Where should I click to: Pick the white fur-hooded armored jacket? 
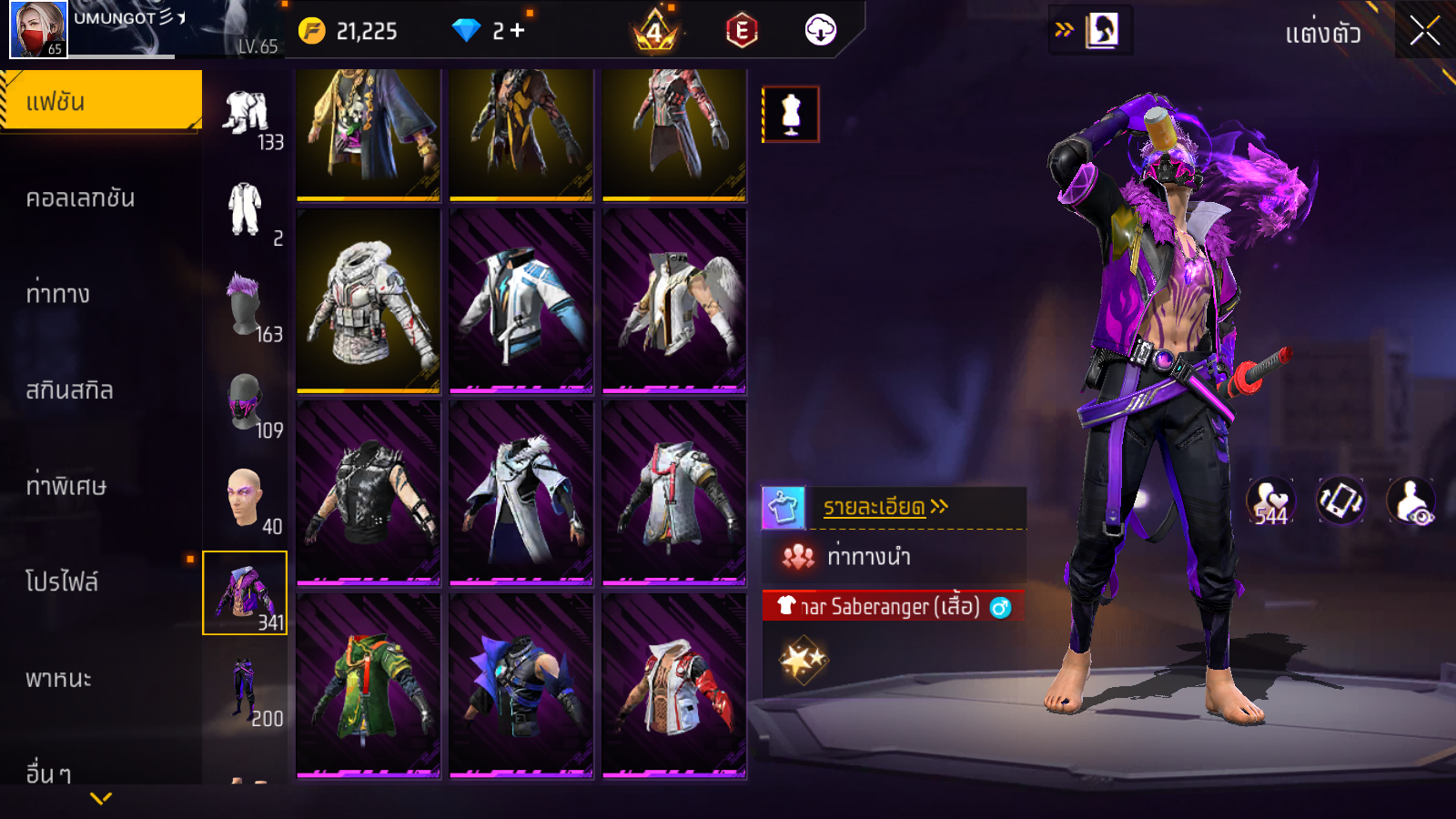pos(369,301)
